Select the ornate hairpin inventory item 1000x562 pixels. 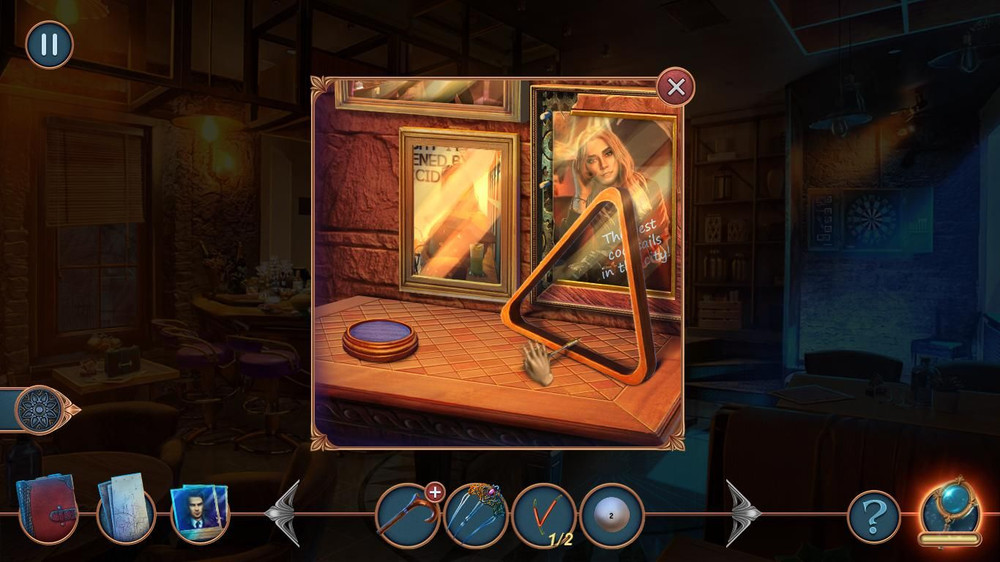476,515
